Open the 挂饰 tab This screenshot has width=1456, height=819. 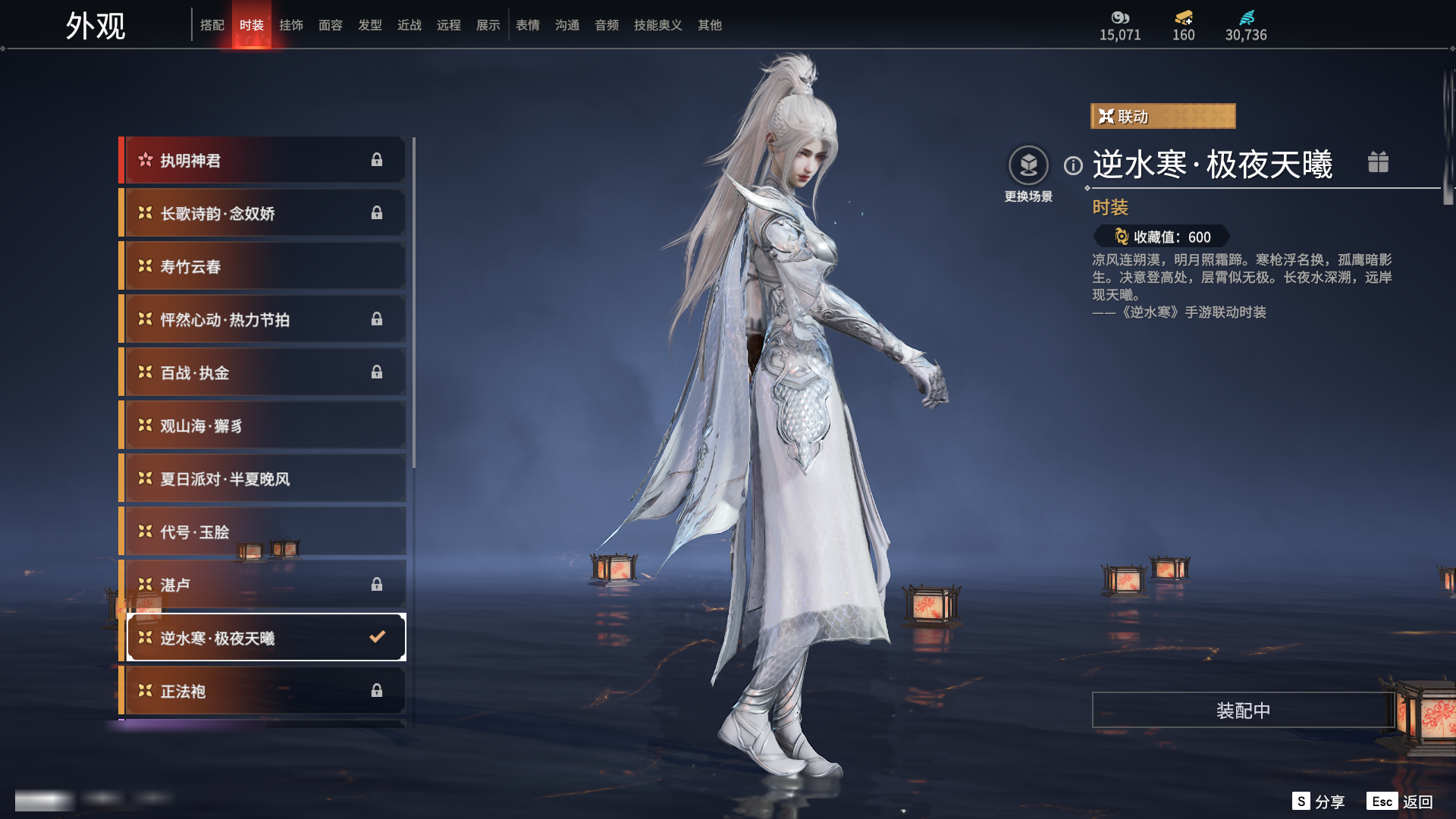tap(291, 25)
